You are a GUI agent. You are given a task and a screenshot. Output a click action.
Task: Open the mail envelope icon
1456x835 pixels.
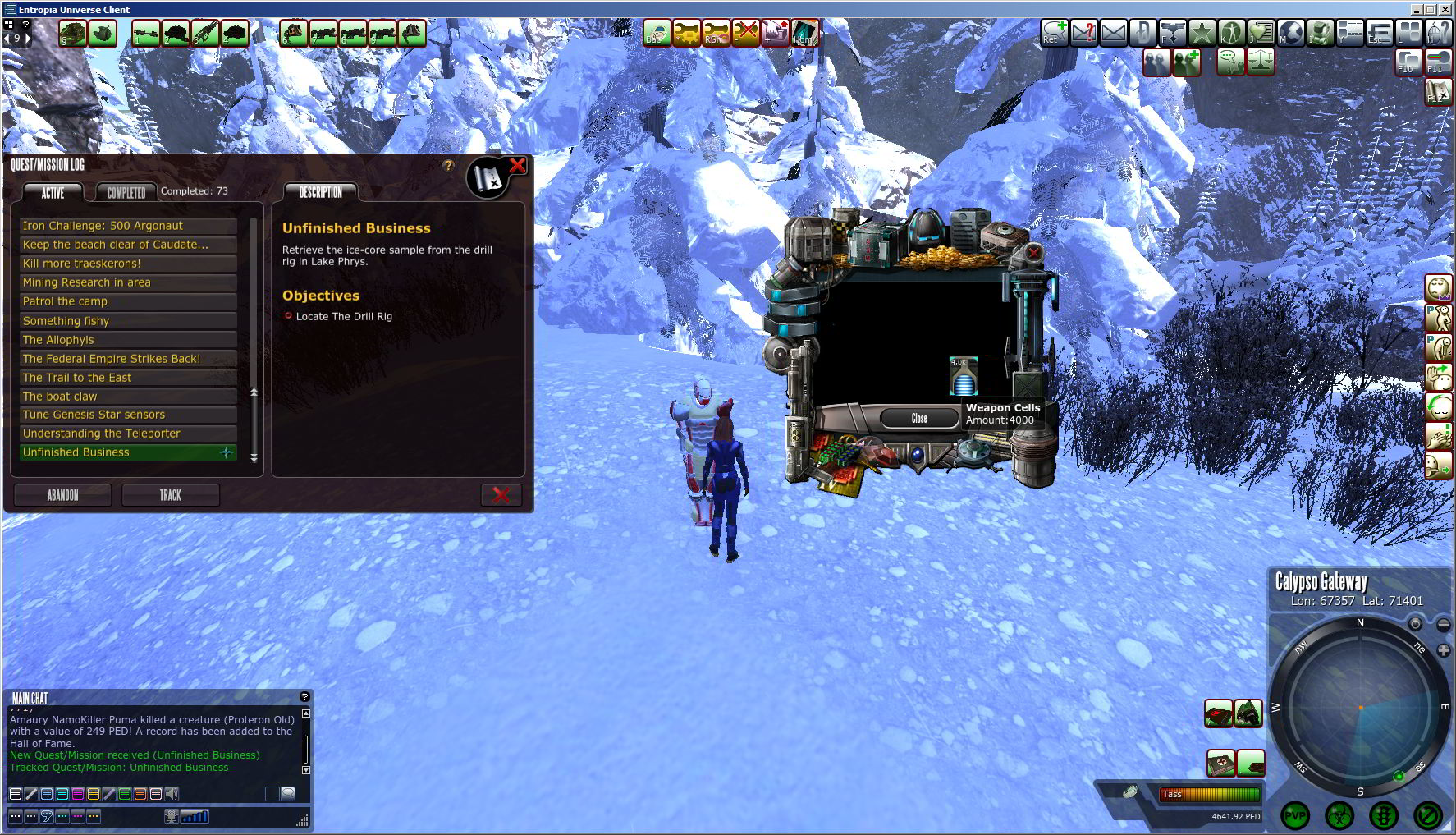tap(1114, 33)
